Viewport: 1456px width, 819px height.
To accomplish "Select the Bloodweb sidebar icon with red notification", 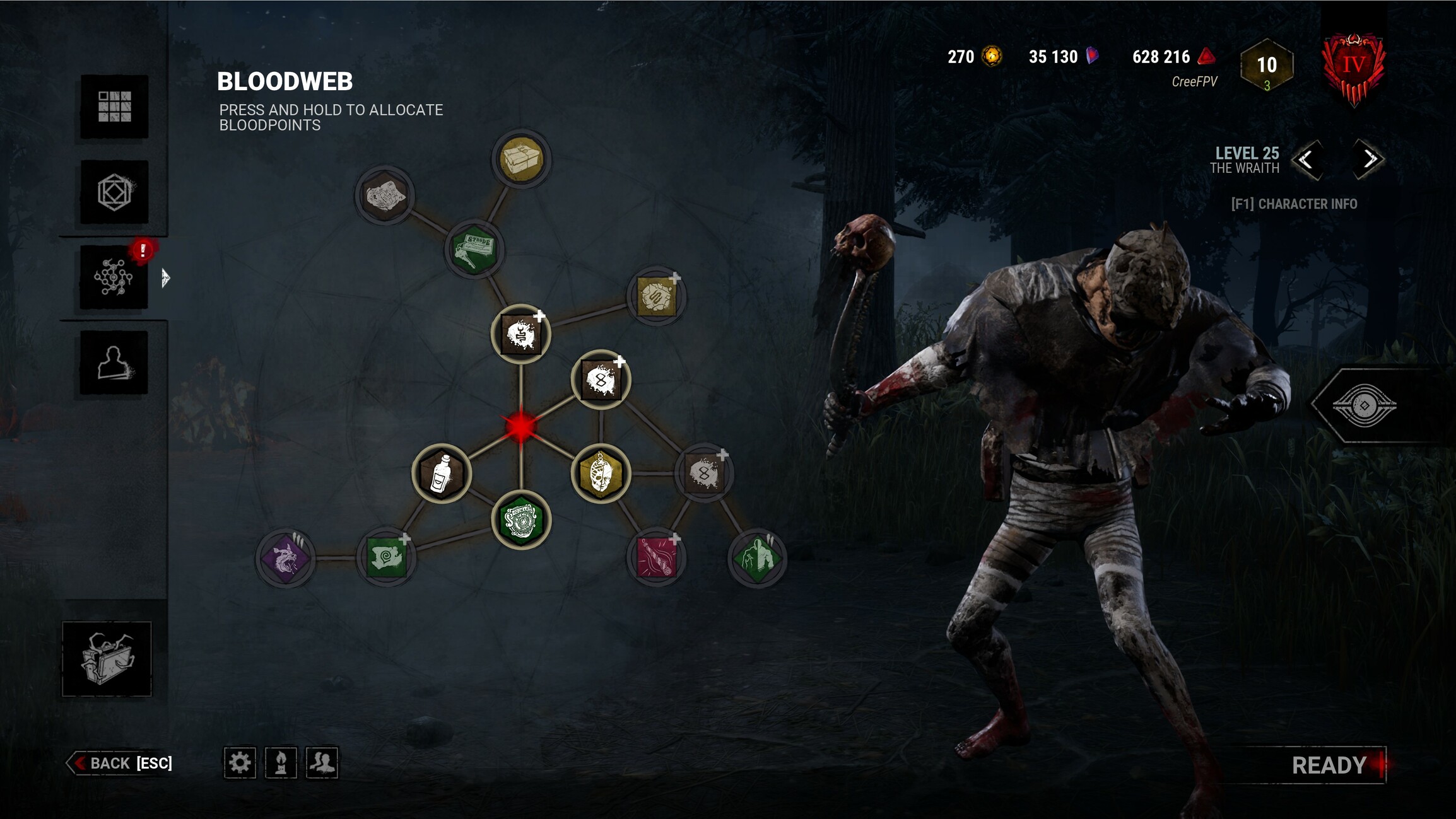I will 114,277.
